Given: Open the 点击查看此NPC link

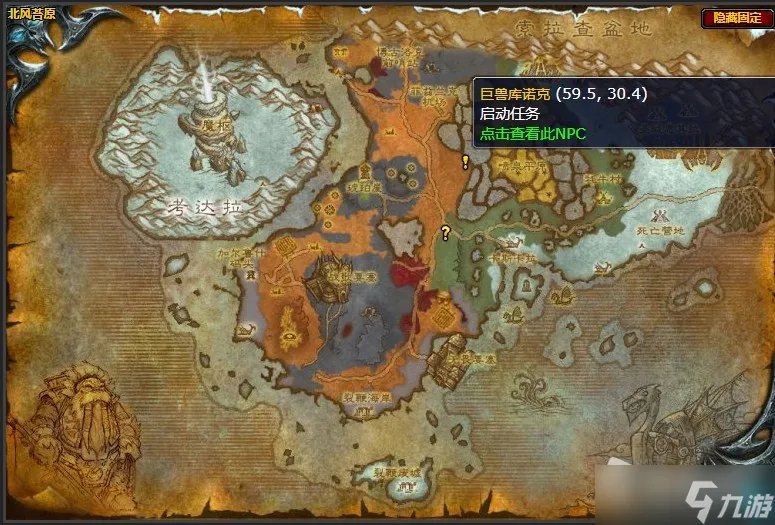Looking at the screenshot, I should [x=533, y=132].
